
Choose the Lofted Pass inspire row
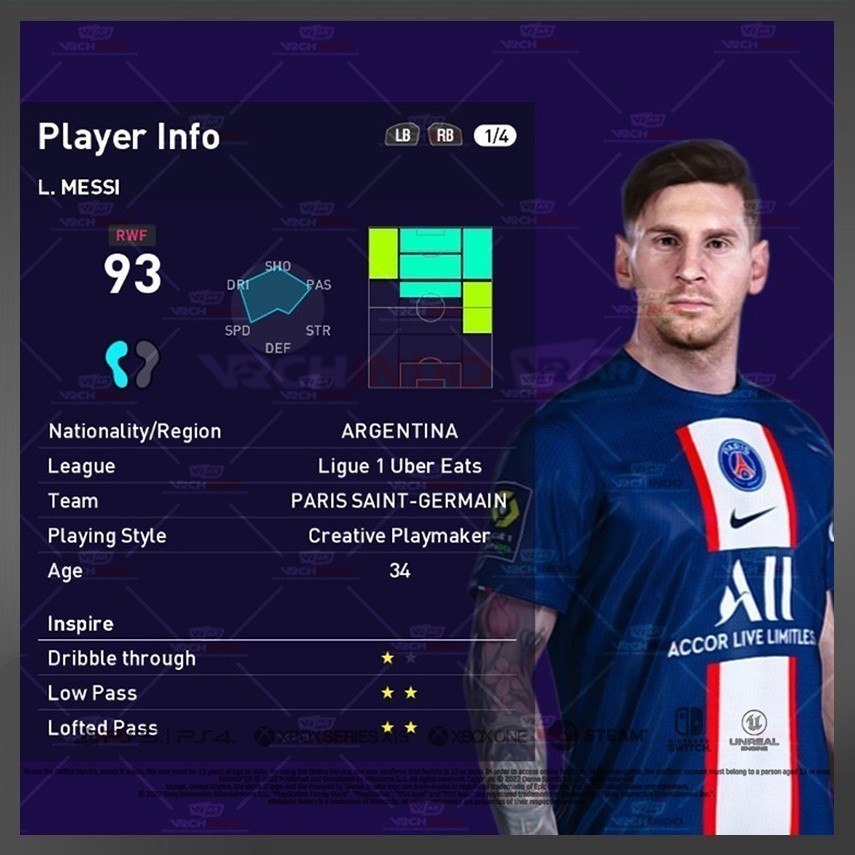(278, 728)
